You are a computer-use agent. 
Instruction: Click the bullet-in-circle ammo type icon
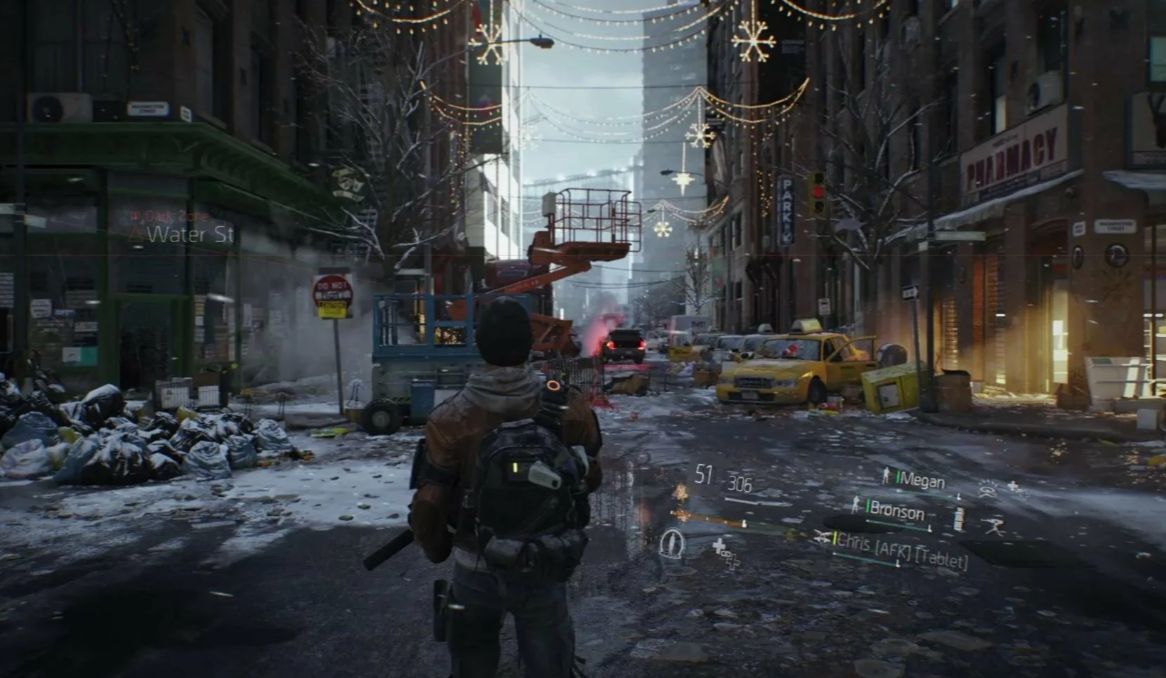671,543
